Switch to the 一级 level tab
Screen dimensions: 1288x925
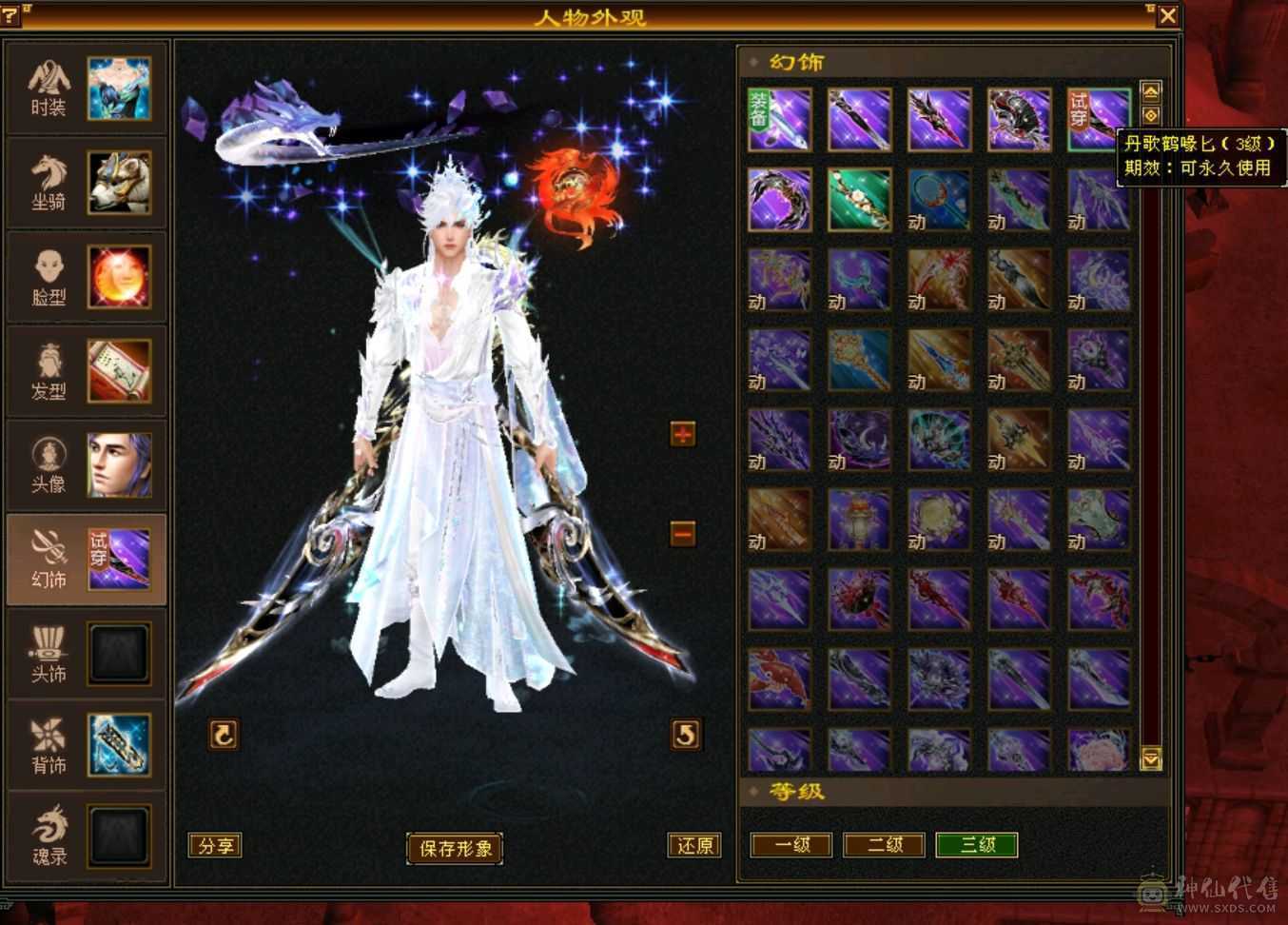tap(790, 845)
